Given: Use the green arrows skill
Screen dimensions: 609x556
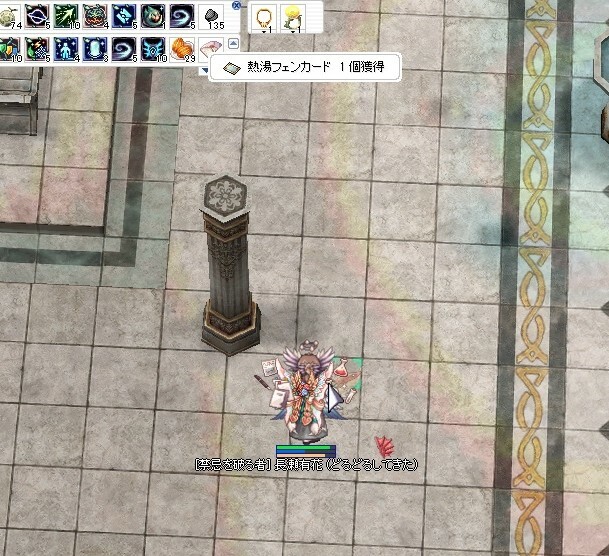Looking at the screenshot, I should pos(66,16).
